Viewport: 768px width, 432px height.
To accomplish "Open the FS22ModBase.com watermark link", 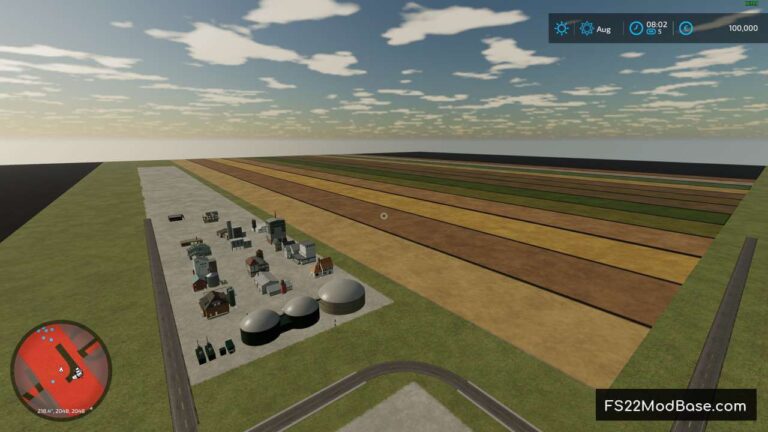I will [x=676, y=405].
